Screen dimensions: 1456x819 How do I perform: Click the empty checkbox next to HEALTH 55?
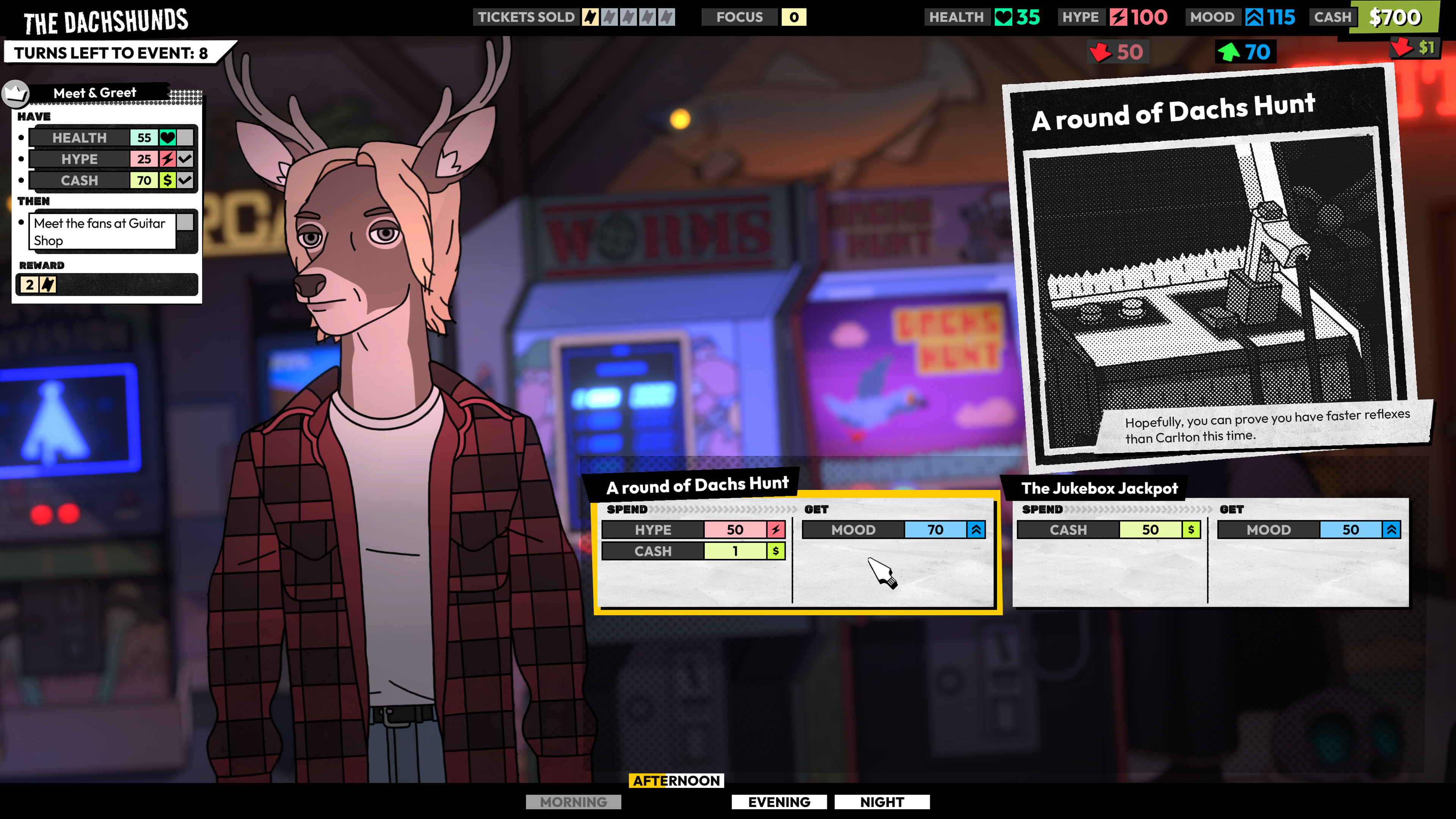pyautogui.click(x=185, y=137)
